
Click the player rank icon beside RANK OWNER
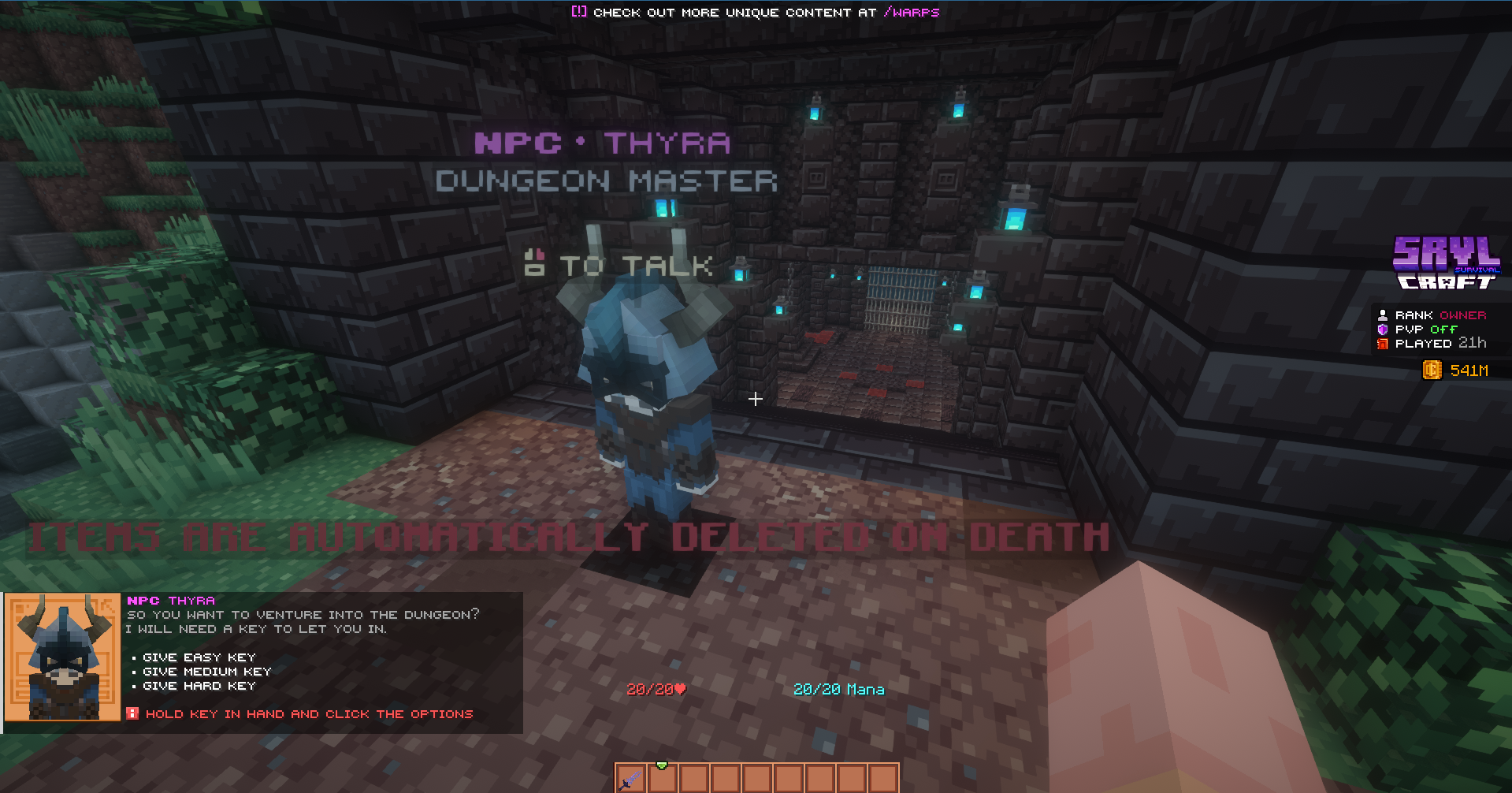pyautogui.click(x=1382, y=315)
